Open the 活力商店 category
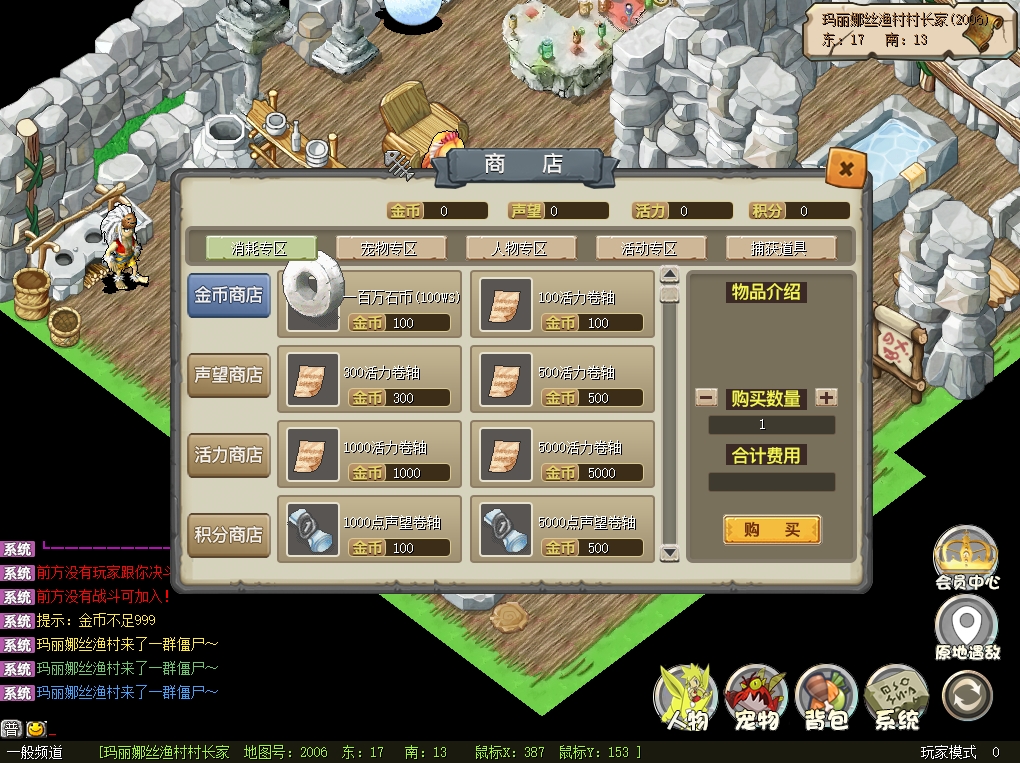 click(229, 454)
